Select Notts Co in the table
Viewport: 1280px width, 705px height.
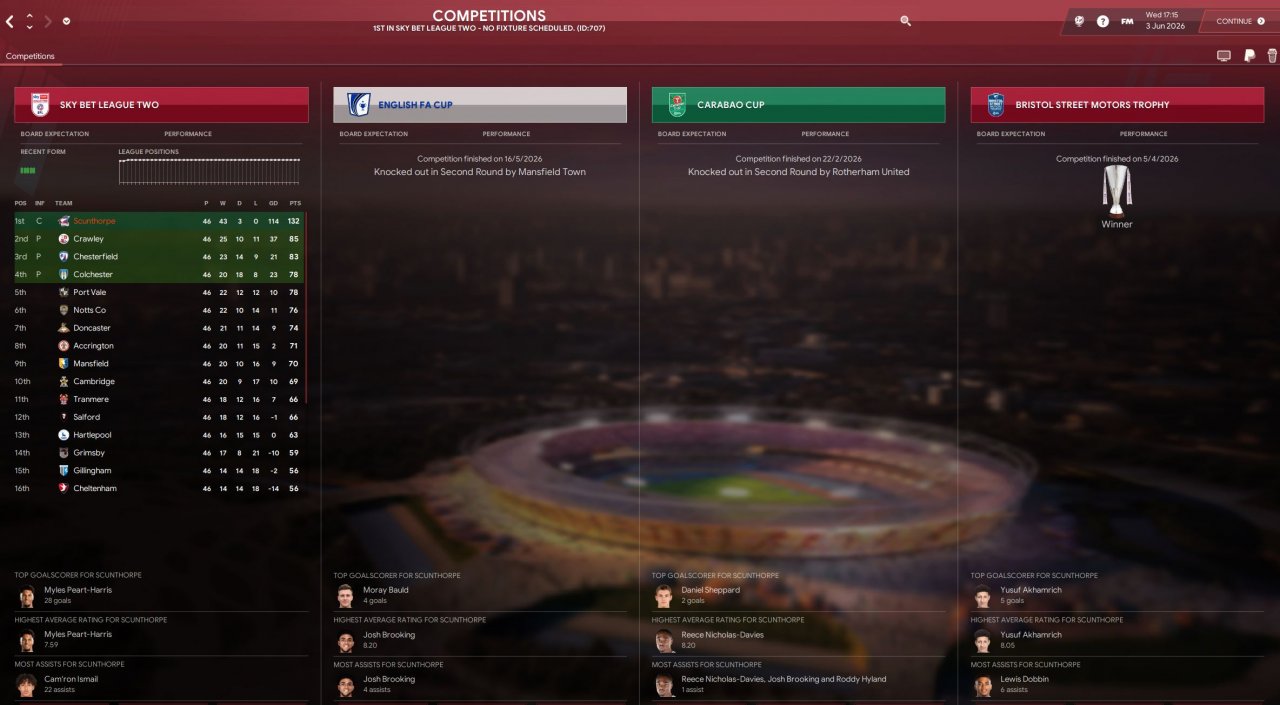click(x=89, y=310)
